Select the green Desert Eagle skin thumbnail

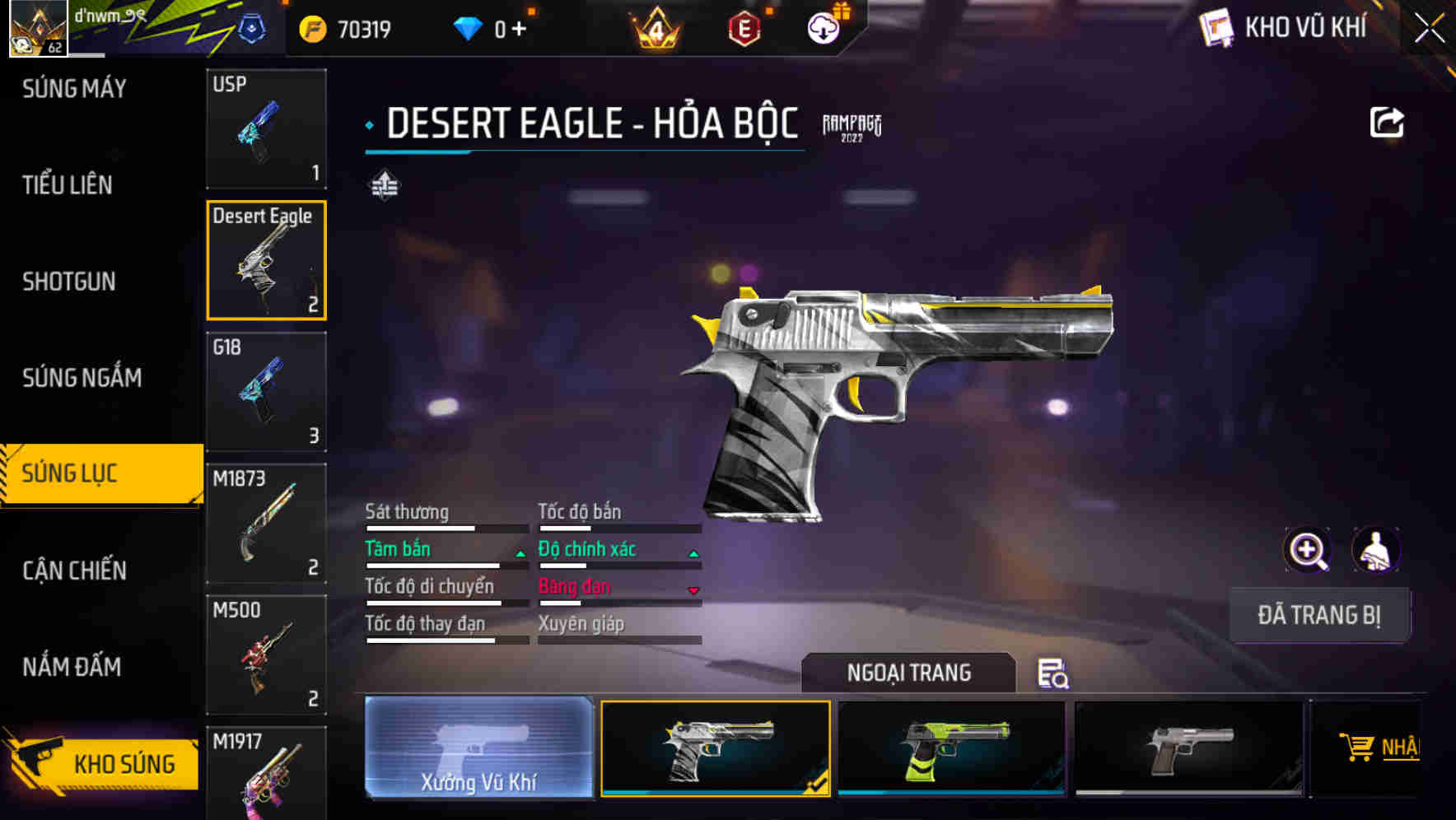click(x=951, y=748)
